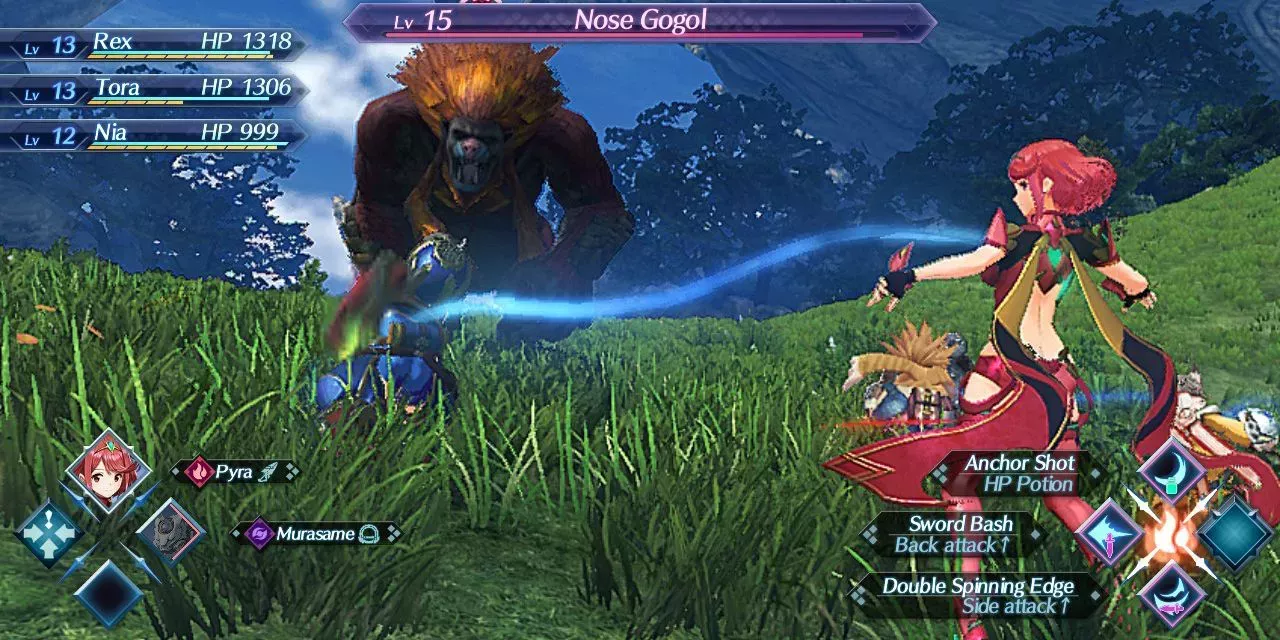Use the Sword Bash art icon

(1109, 533)
